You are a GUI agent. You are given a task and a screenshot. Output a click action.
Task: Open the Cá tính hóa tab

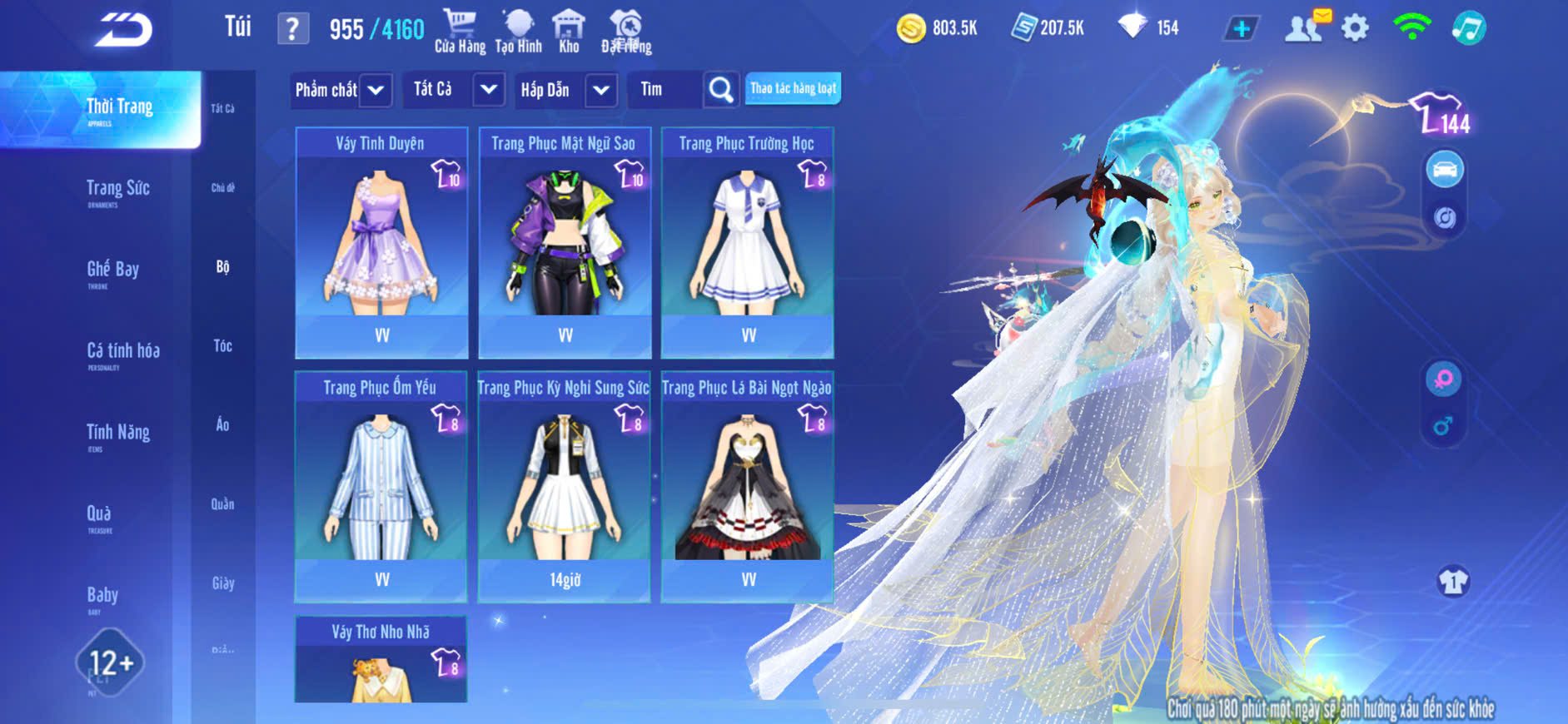(122, 352)
